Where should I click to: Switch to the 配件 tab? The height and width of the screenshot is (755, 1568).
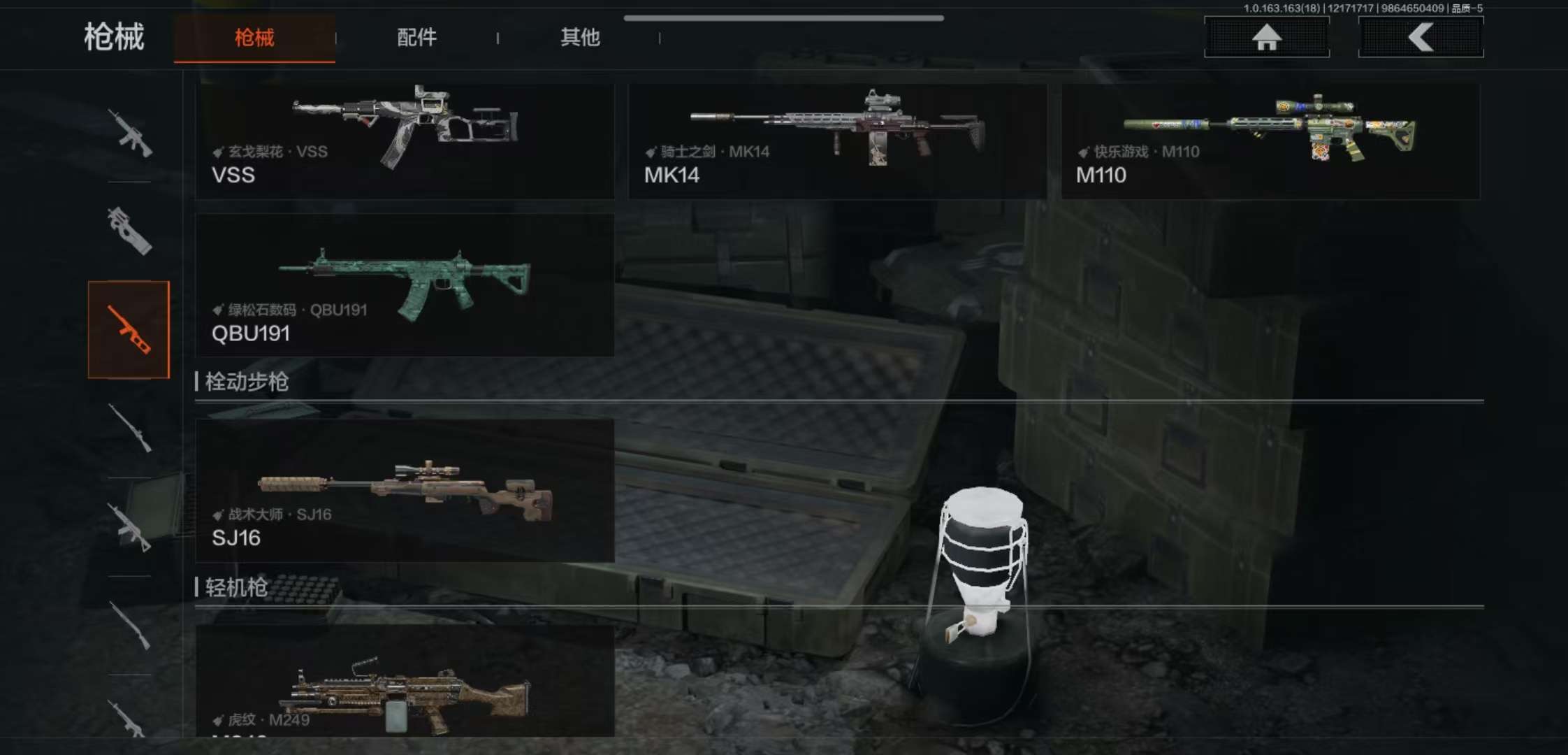(x=416, y=38)
